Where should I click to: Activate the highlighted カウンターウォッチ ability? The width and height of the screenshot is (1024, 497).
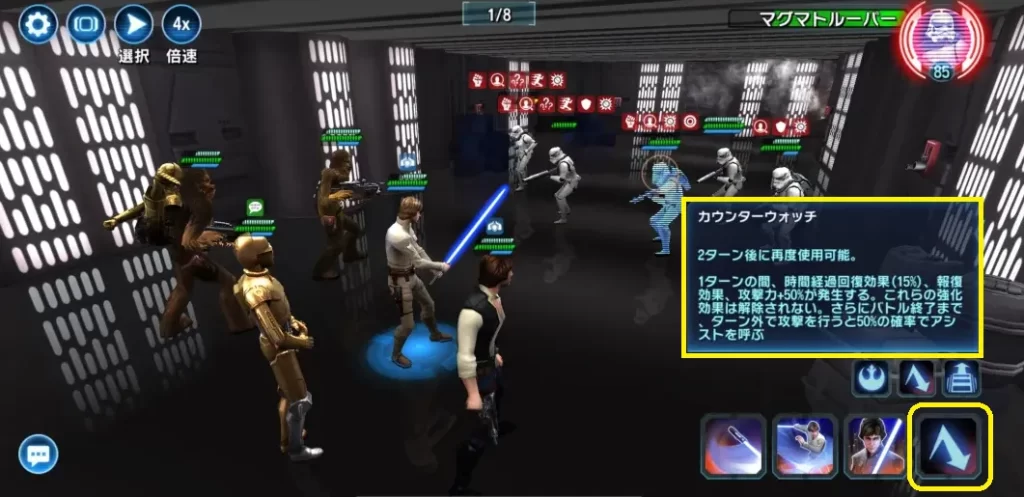pos(949,444)
